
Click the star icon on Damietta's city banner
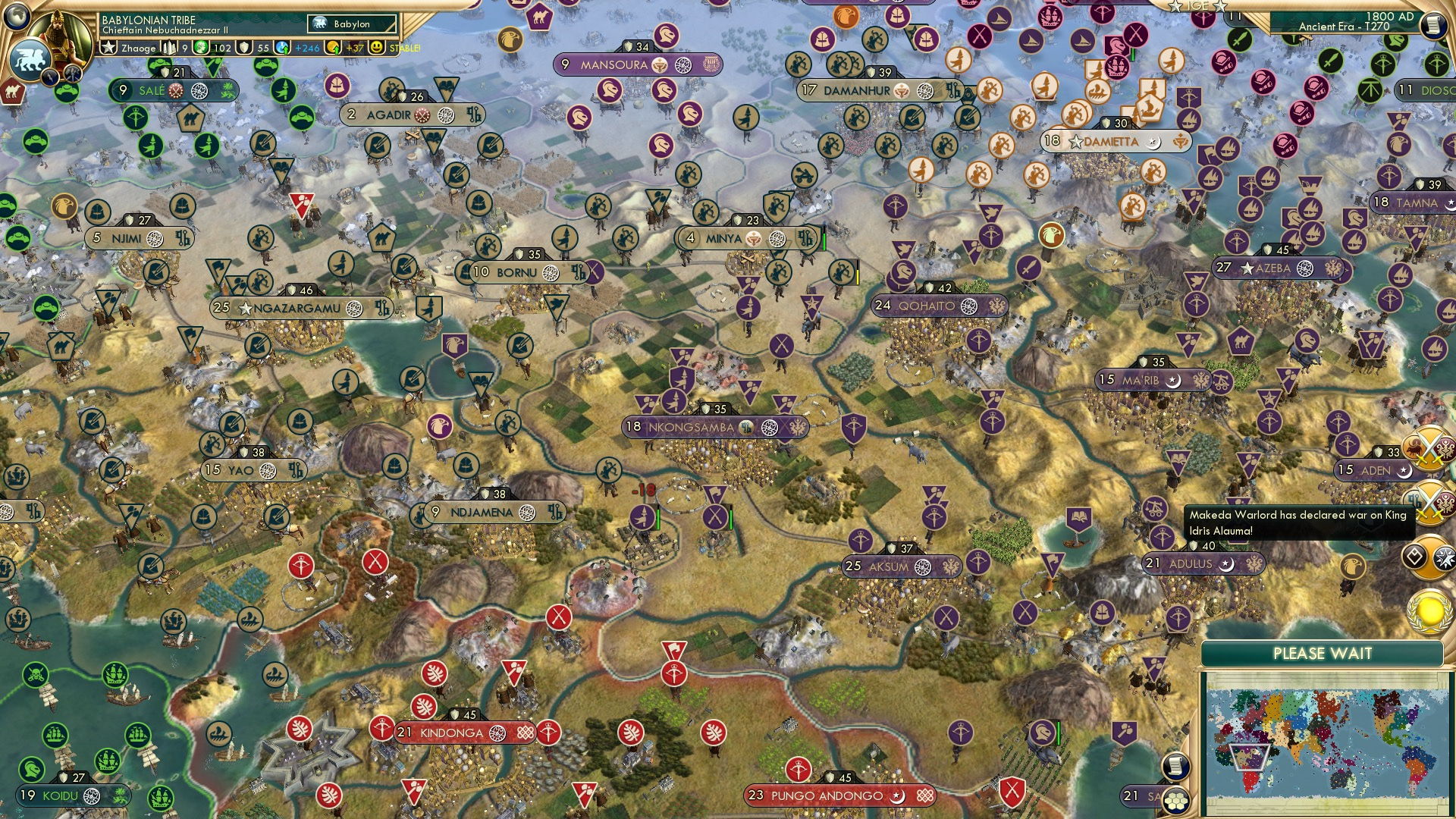pyautogui.click(x=1078, y=141)
